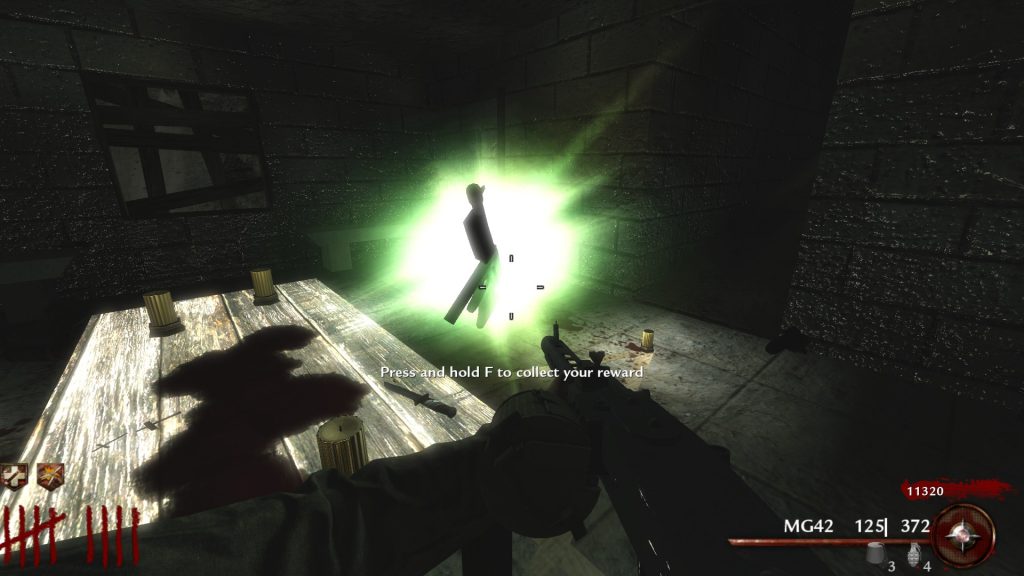The image size is (1024, 576).
Task: Click the compass emblem on the HUD
Action: (964, 535)
